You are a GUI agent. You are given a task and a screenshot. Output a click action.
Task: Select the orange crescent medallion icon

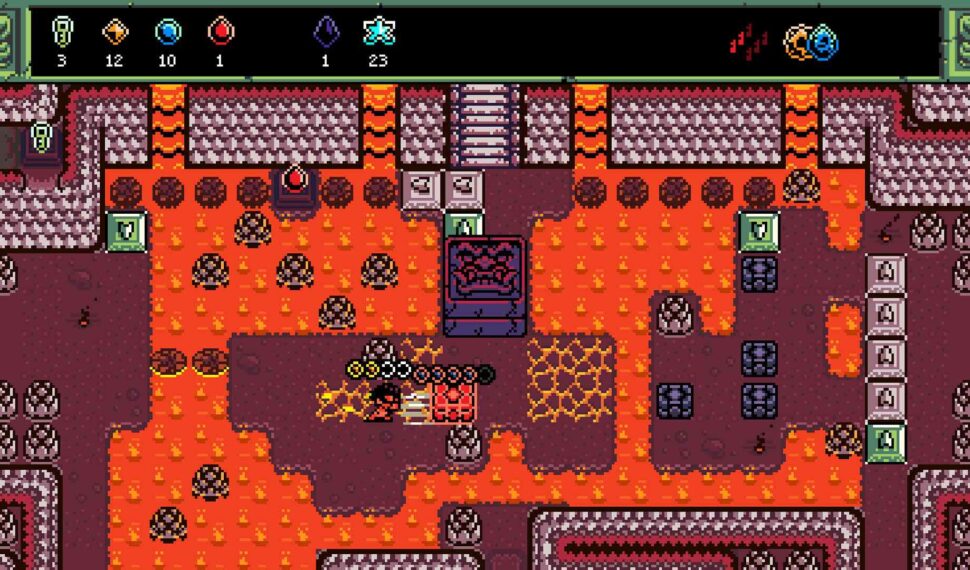[799, 41]
